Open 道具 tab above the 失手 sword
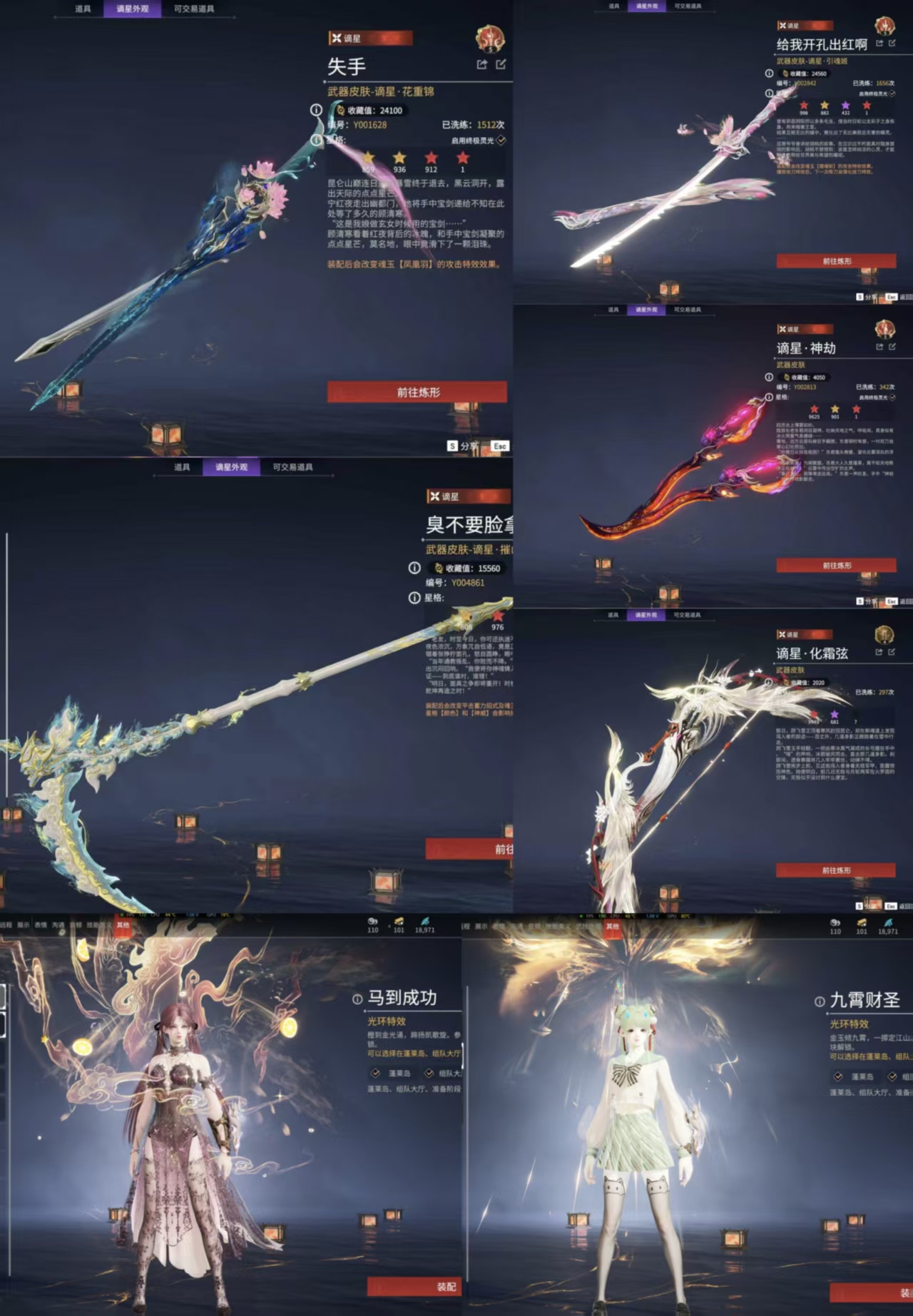913x1316 pixels. point(83,9)
